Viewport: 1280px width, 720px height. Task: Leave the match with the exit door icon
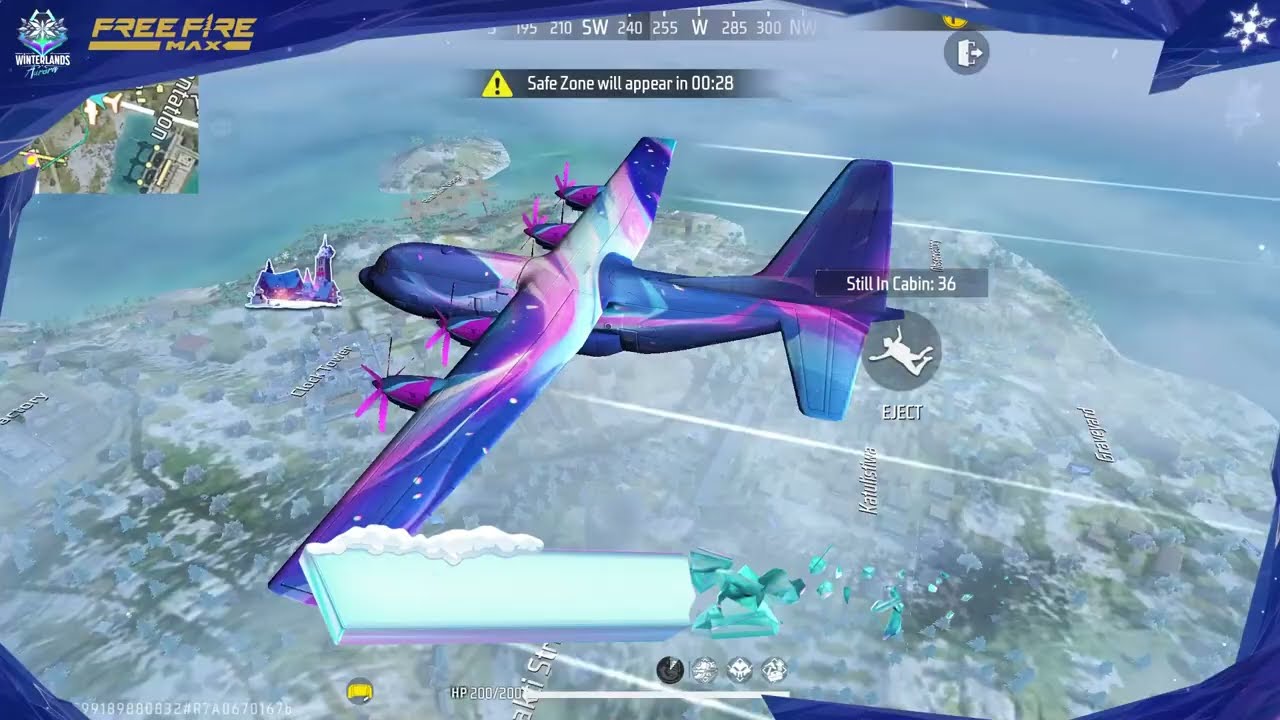point(966,52)
